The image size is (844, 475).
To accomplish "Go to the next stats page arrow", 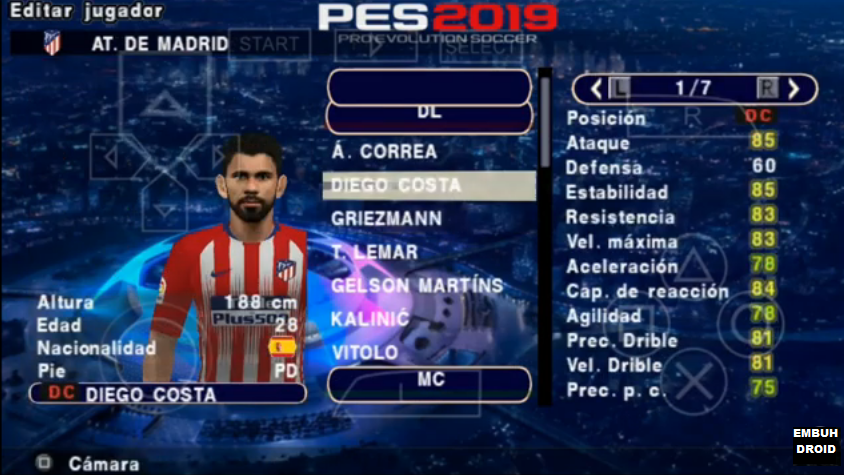I will pyautogui.click(x=794, y=88).
